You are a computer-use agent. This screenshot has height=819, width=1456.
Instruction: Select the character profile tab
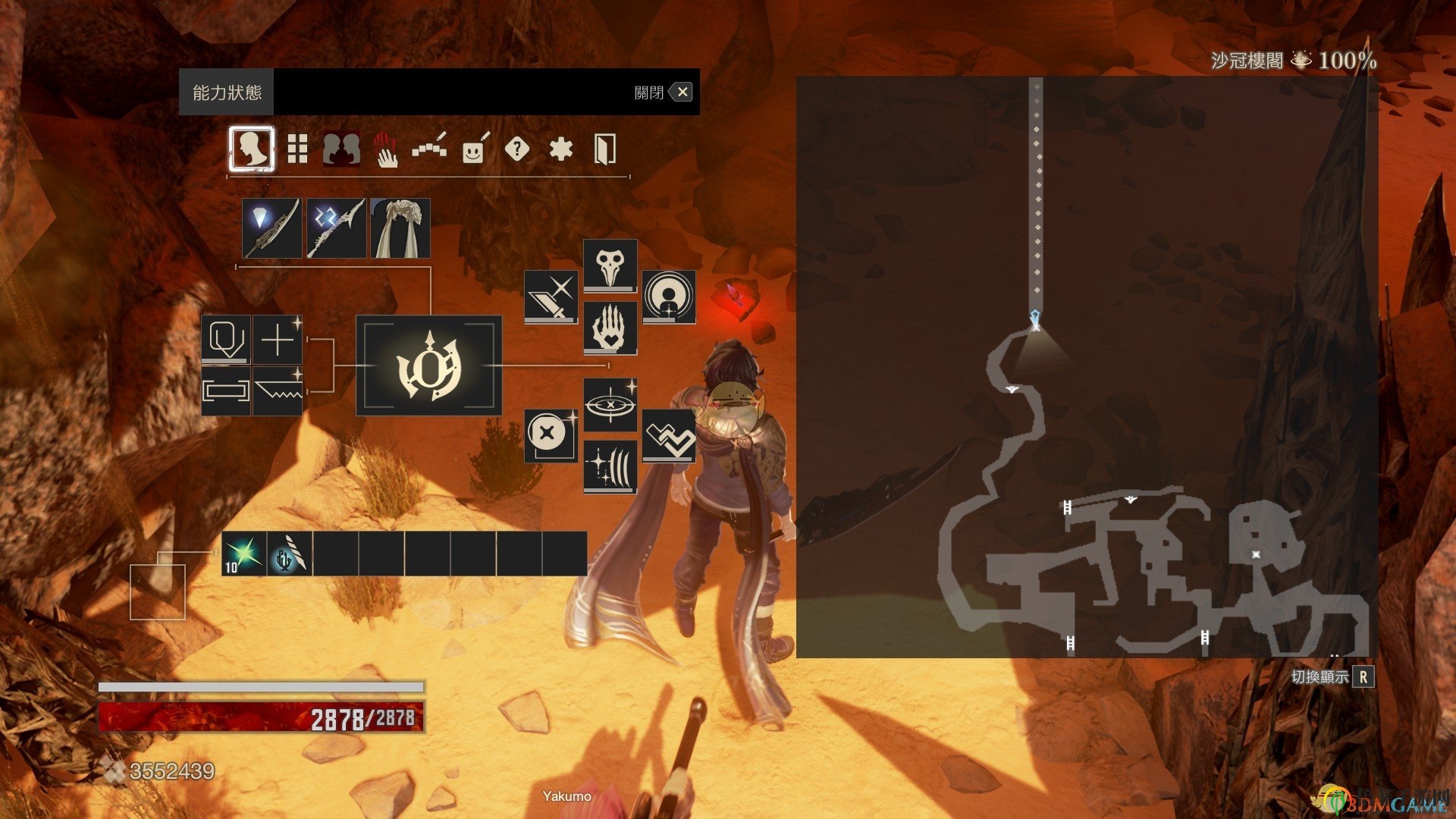[252, 149]
